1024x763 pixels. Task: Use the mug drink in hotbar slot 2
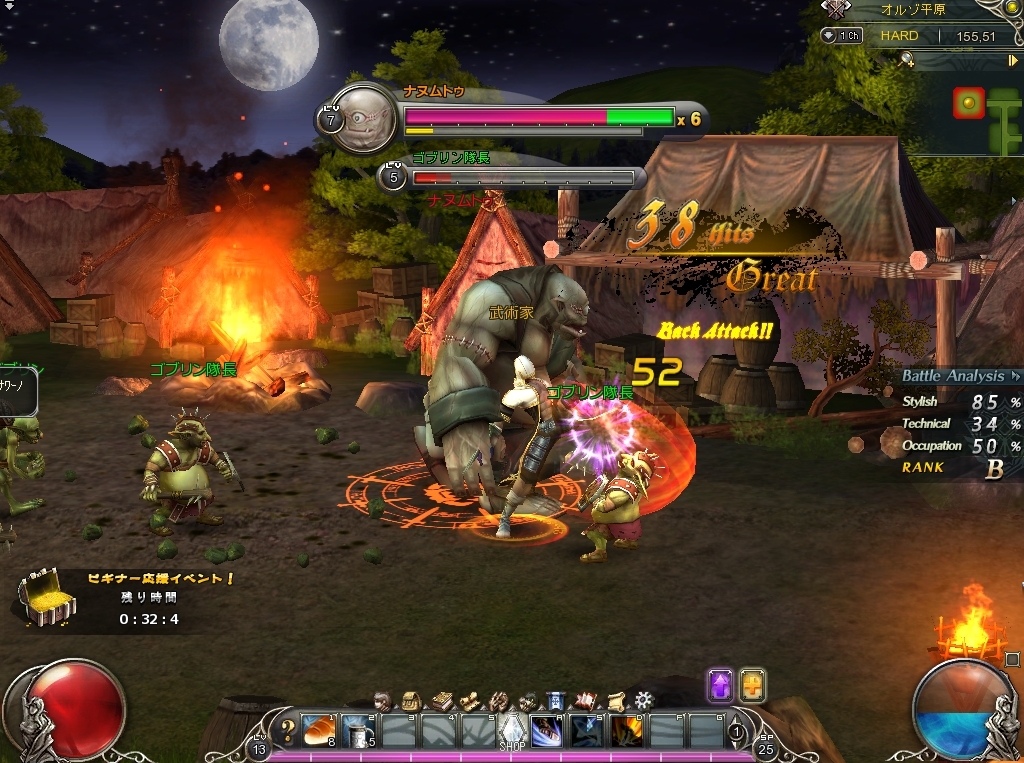pos(359,730)
